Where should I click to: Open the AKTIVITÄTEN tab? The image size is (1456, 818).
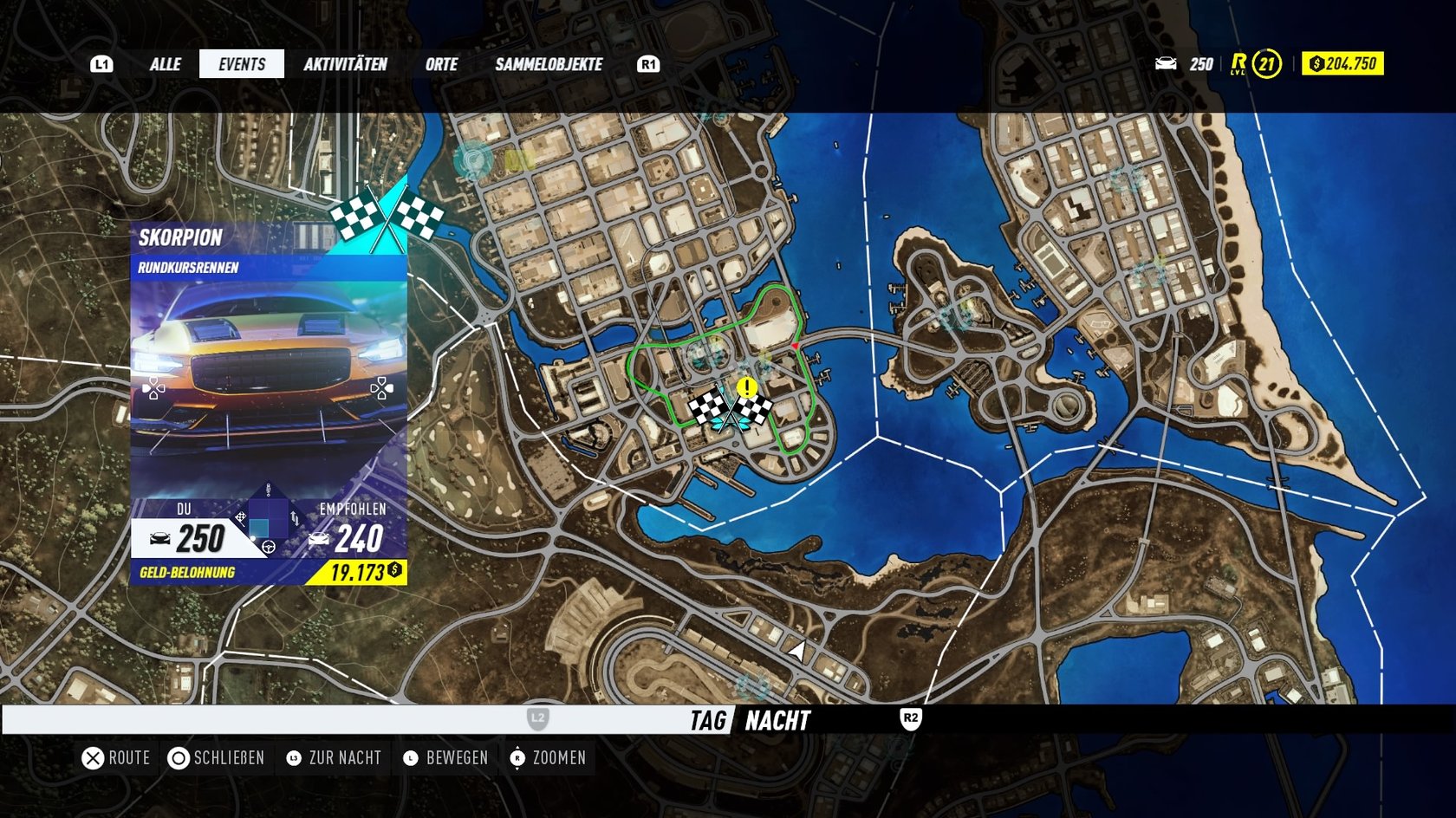pos(345,64)
